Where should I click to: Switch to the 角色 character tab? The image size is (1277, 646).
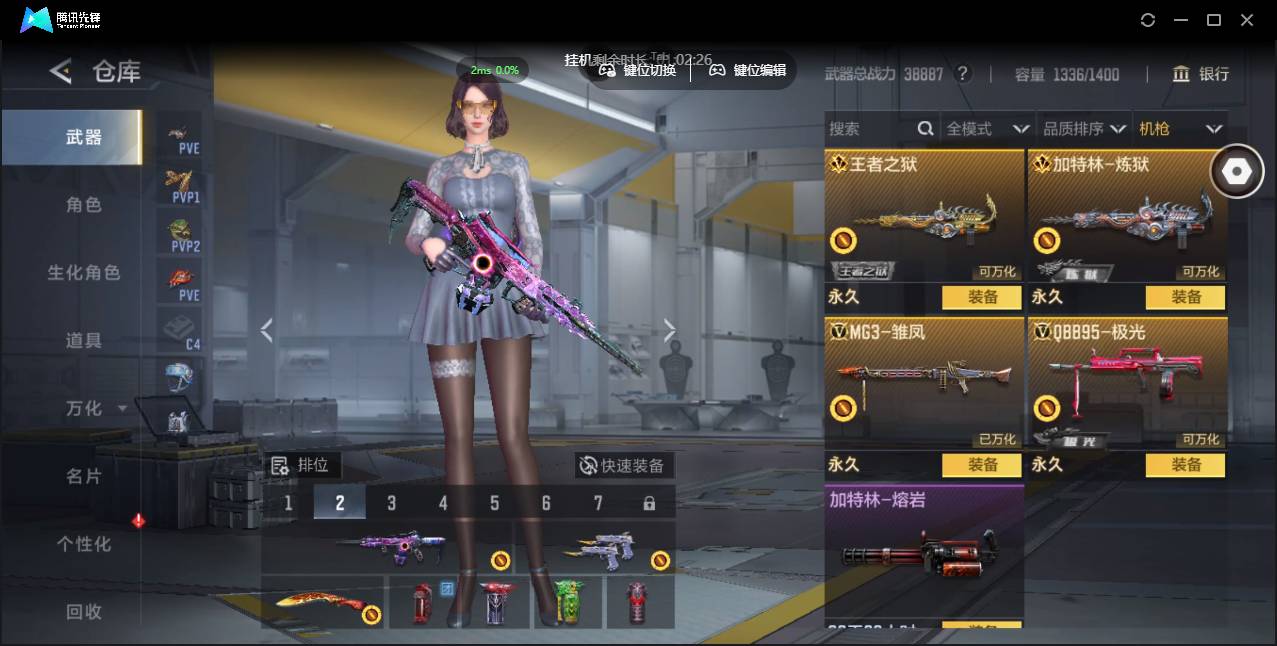[84, 205]
